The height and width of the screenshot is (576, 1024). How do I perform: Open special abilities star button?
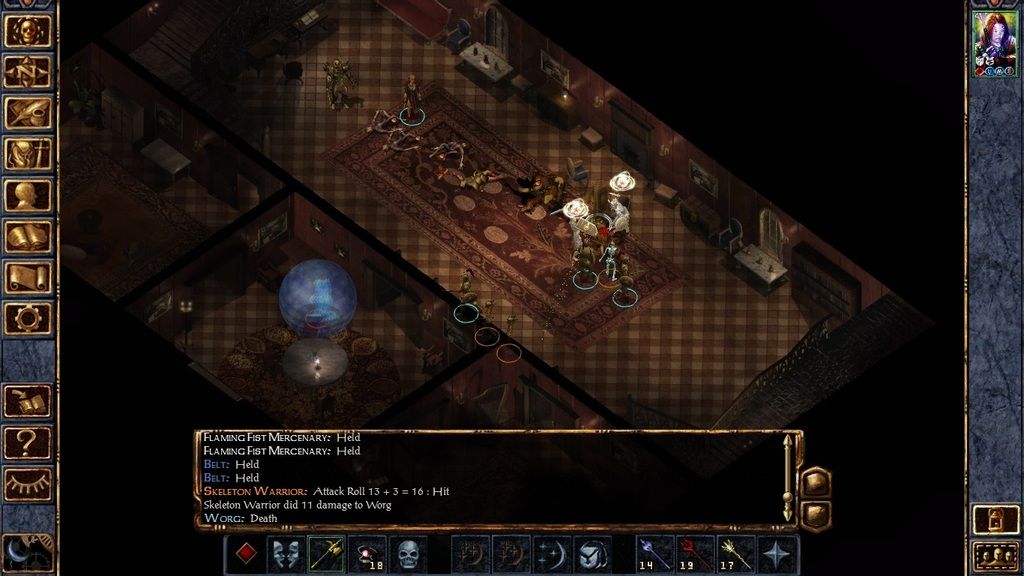(x=777, y=554)
